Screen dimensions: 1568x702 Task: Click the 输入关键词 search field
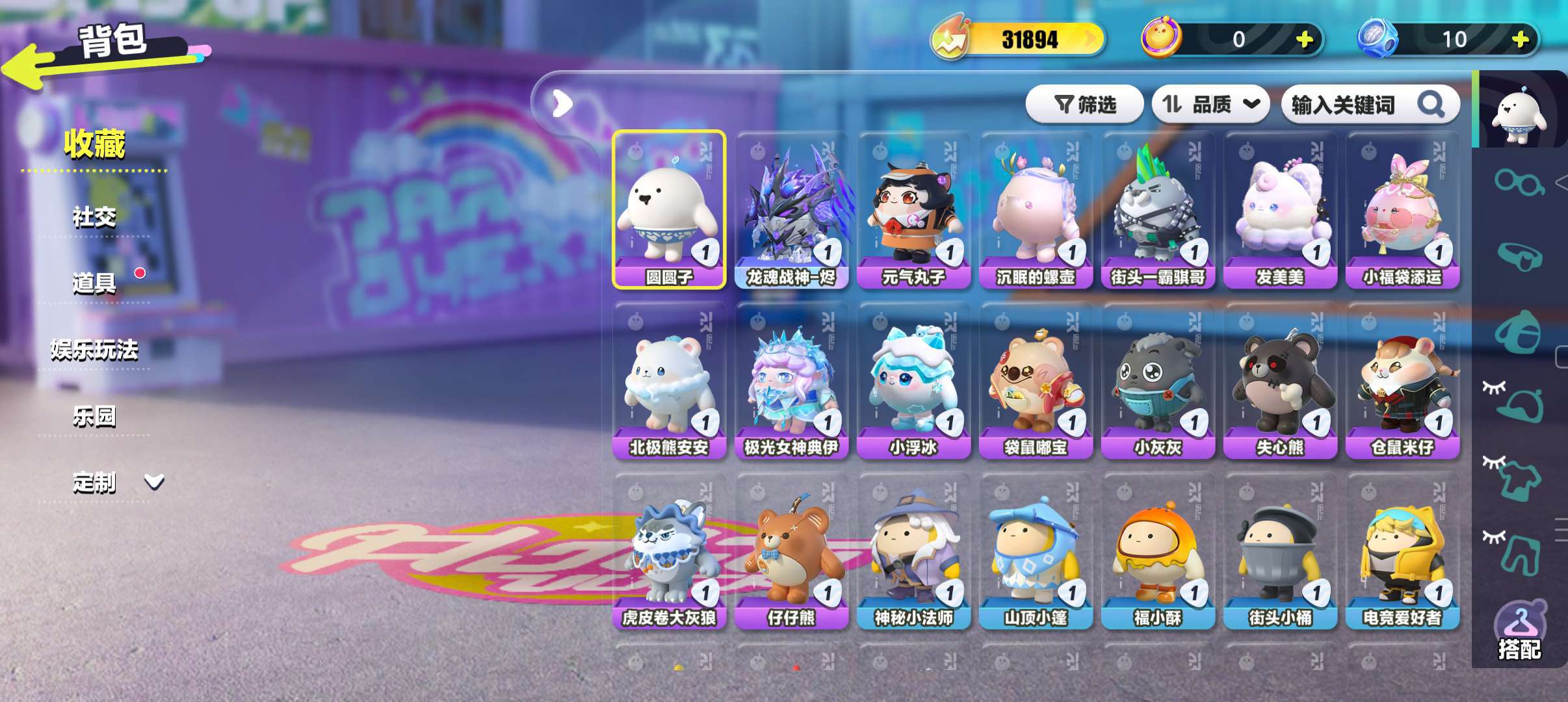(x=1352, y=104)
